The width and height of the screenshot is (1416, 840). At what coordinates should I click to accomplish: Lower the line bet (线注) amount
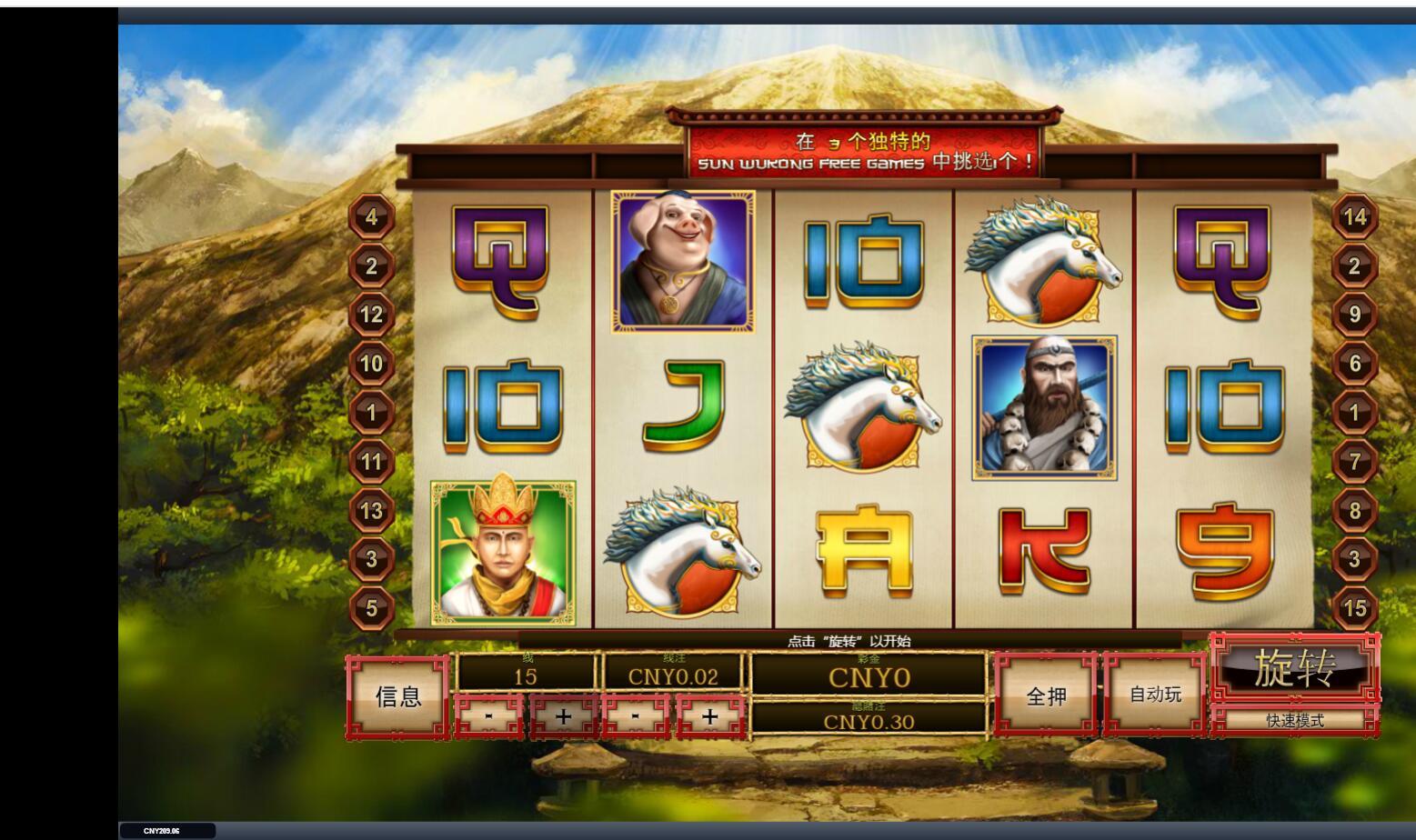pyautogui.click(x=635, y=716)
